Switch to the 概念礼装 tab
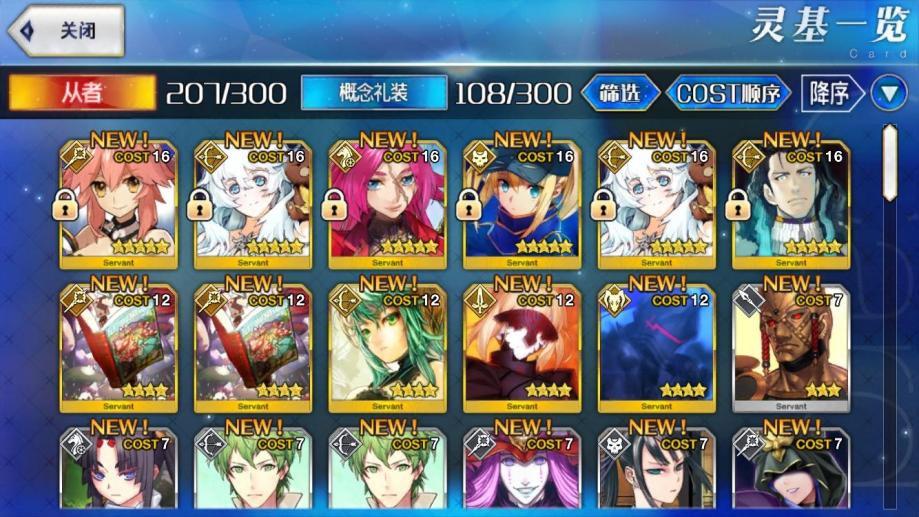The image size is (919, 517). (373, 93)
